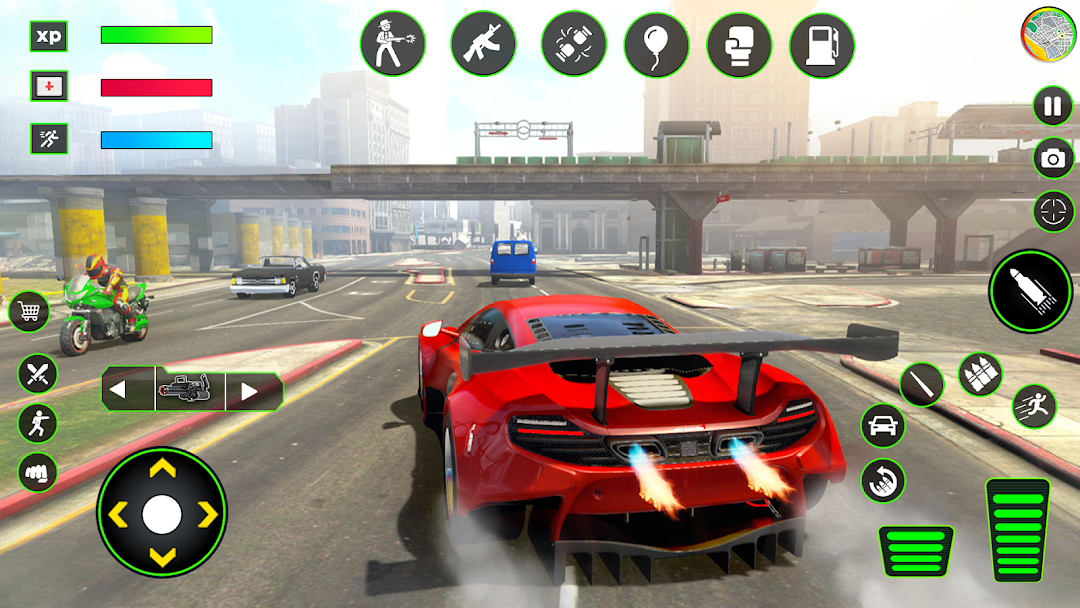Open the shopping cart store
The width and height of the screenshot is (1080, 608).
29,312
